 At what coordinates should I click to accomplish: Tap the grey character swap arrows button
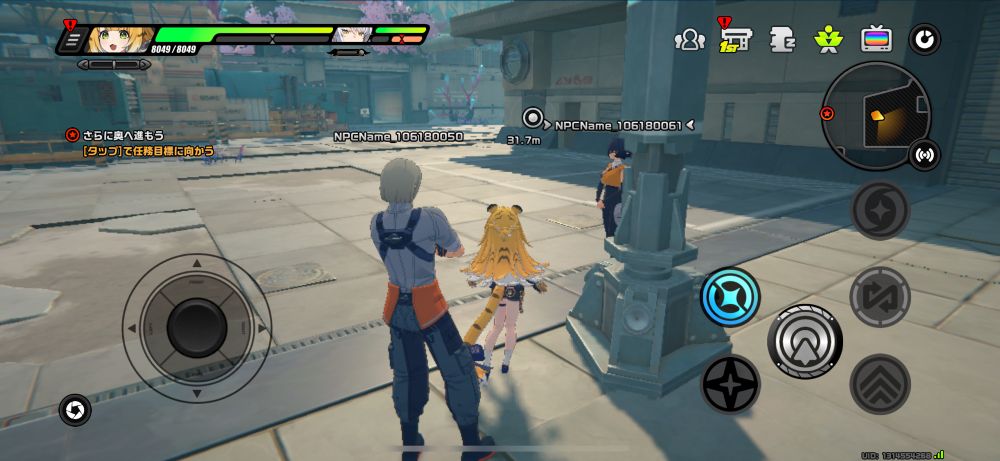880,296
